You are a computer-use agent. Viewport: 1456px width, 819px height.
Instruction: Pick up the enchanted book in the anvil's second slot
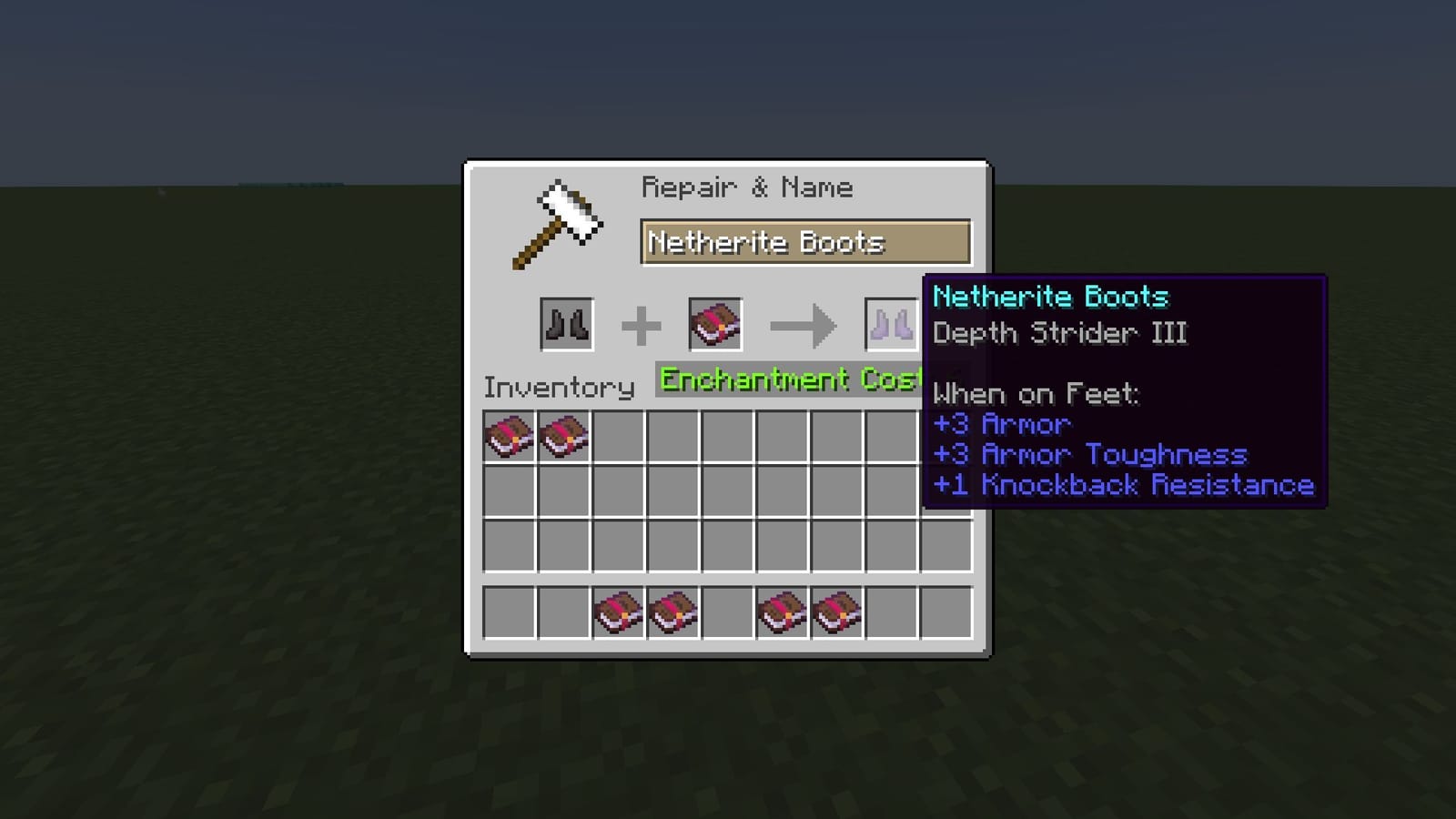(715, 324)
